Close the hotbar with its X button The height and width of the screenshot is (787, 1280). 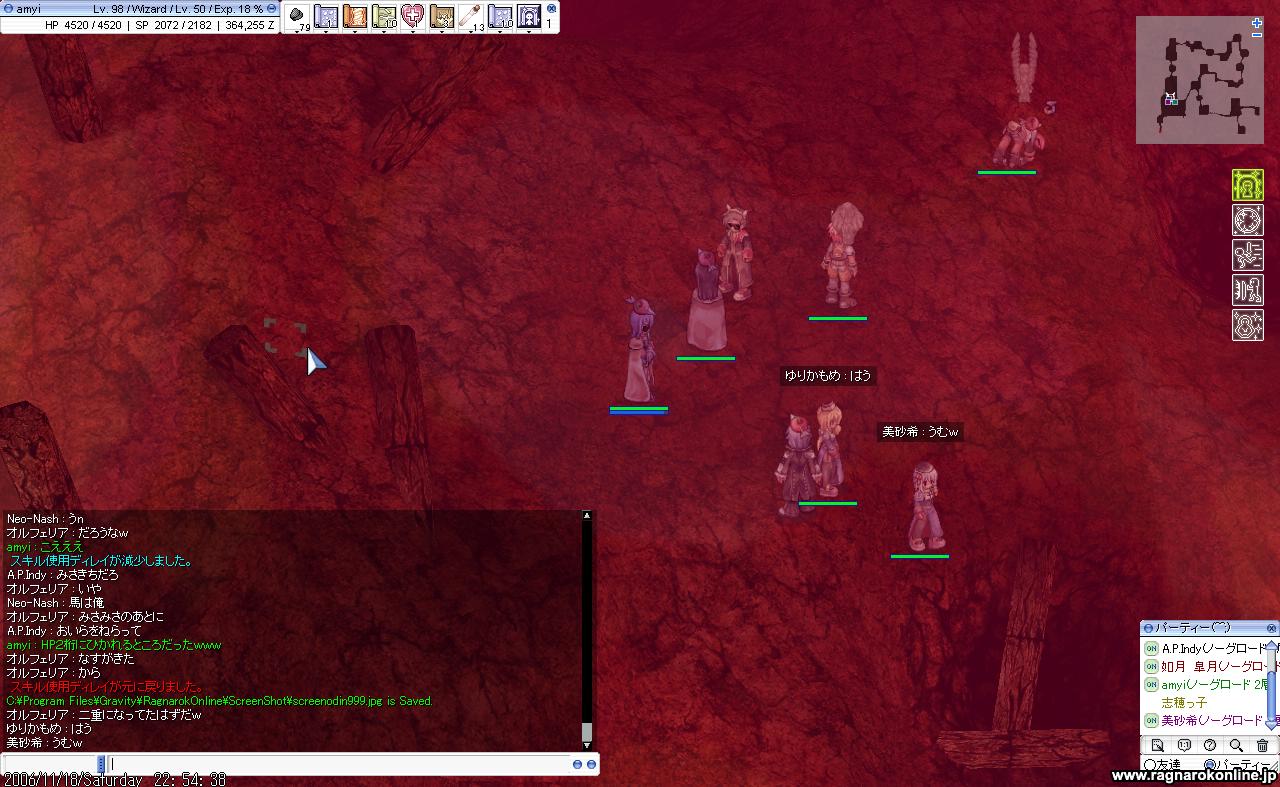[551, 8]
